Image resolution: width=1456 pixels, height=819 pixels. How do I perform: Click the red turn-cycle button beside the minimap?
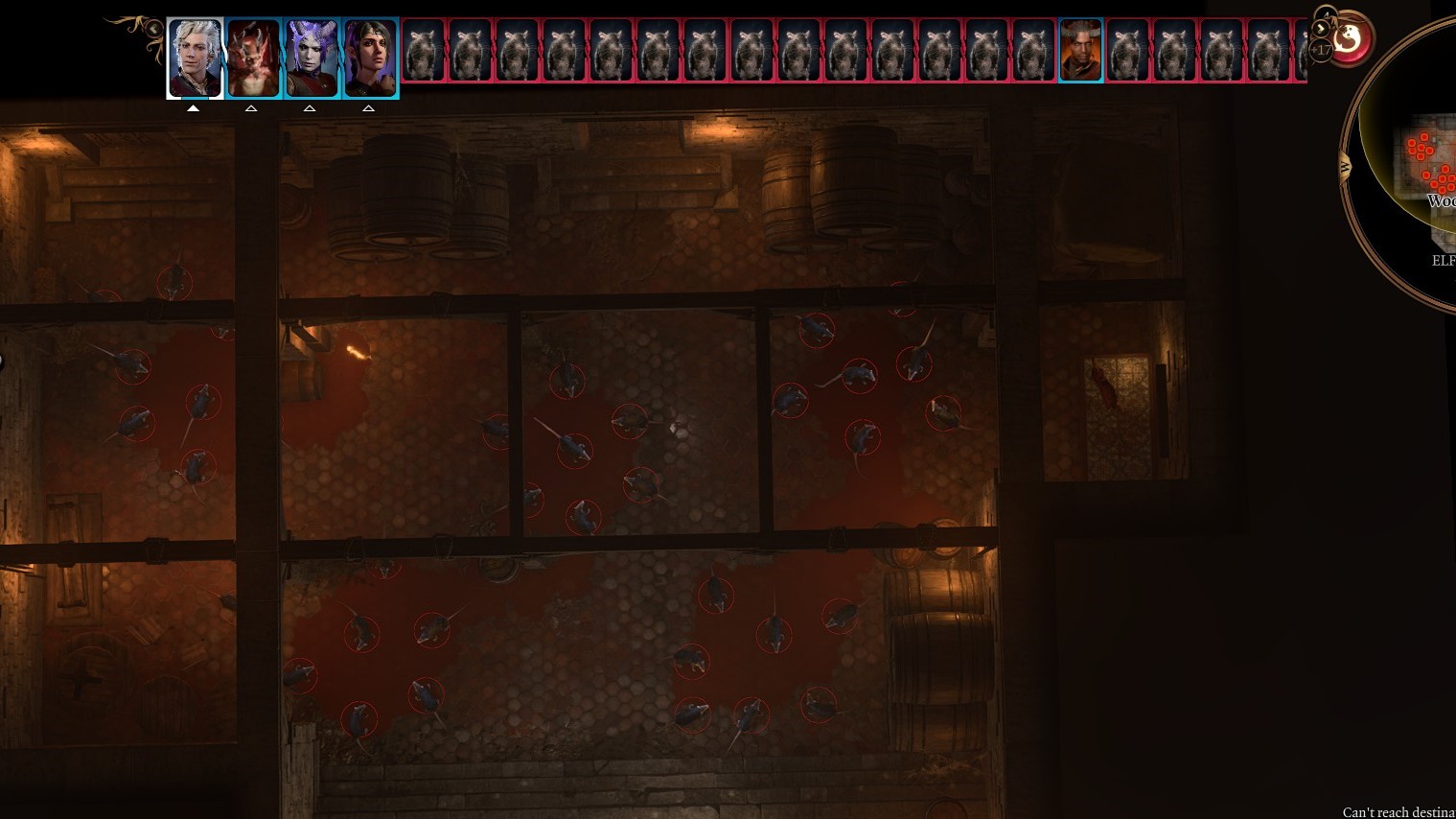pos(1350,38)
